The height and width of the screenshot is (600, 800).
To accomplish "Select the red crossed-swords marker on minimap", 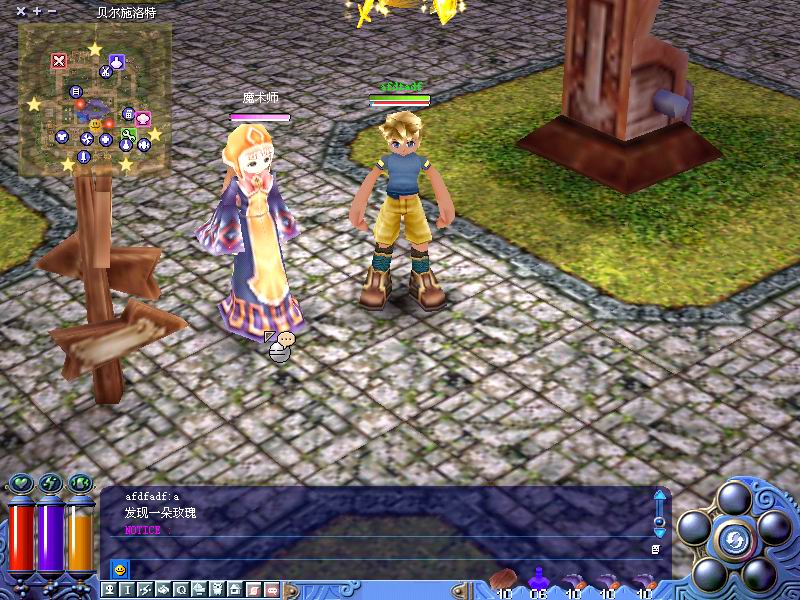I will coord(59,61).
